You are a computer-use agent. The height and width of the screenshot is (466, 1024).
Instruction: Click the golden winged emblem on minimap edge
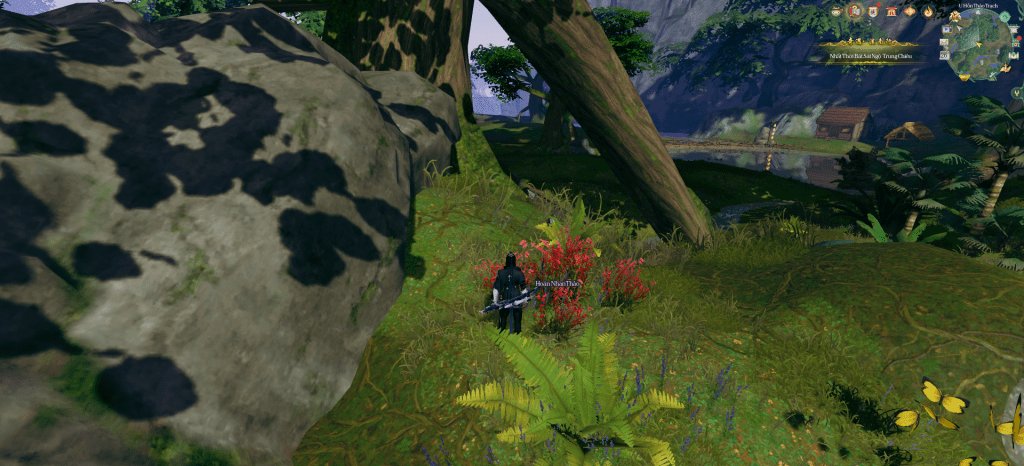point(955,17)
